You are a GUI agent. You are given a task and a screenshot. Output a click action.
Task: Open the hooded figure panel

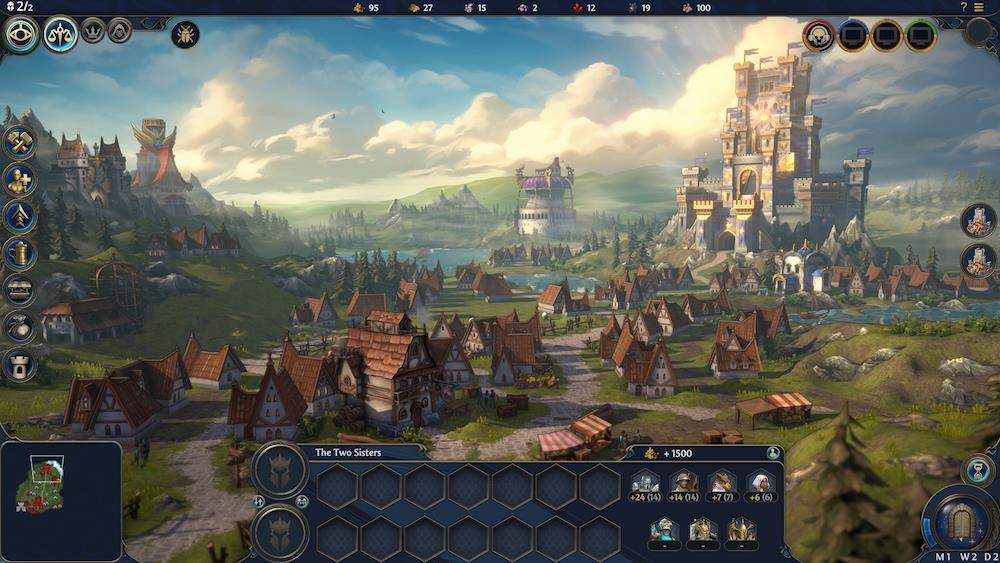pyautogui.click(x=120, y=30)
